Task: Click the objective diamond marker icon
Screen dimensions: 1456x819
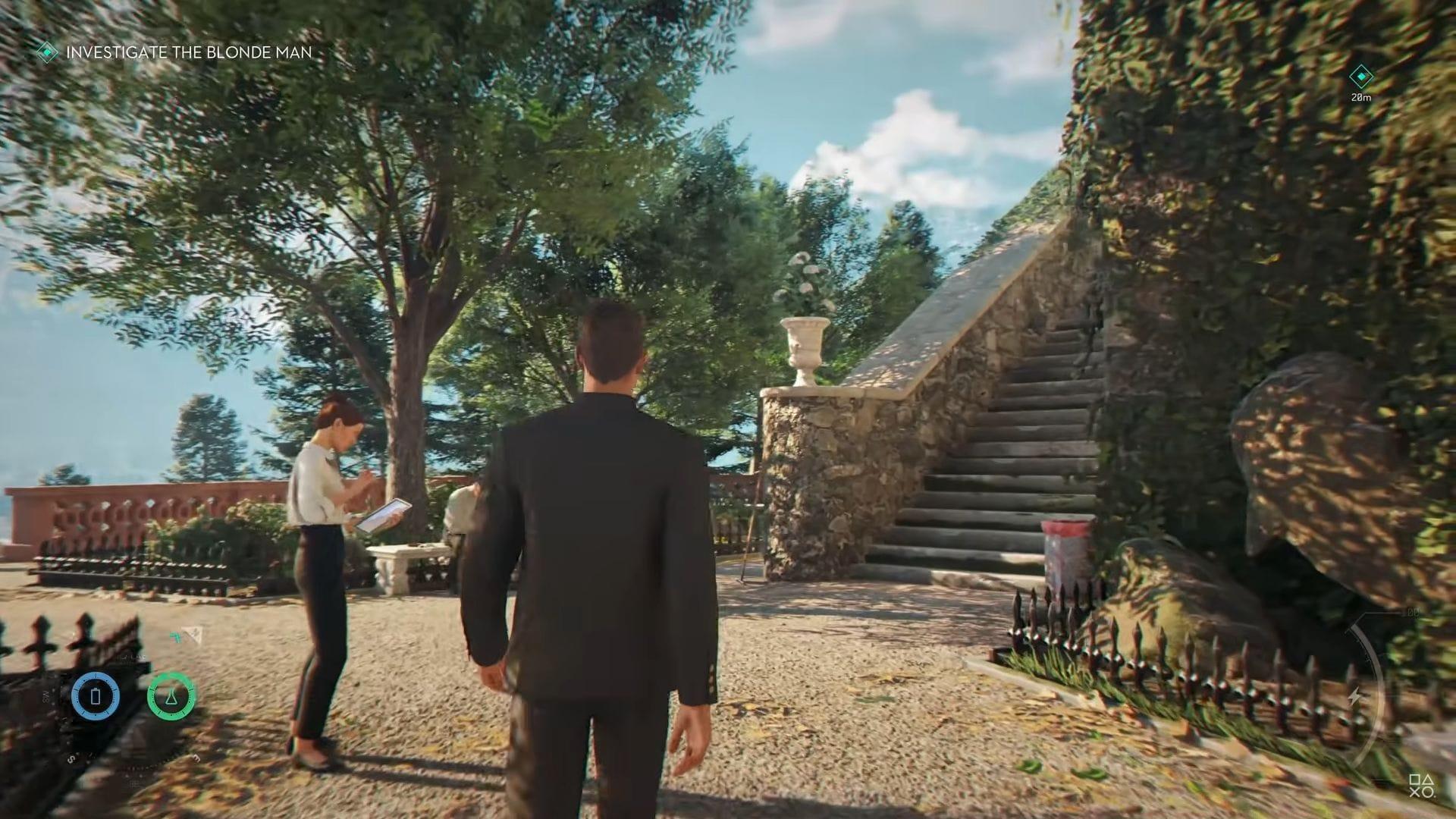Action: coord(47,53)
